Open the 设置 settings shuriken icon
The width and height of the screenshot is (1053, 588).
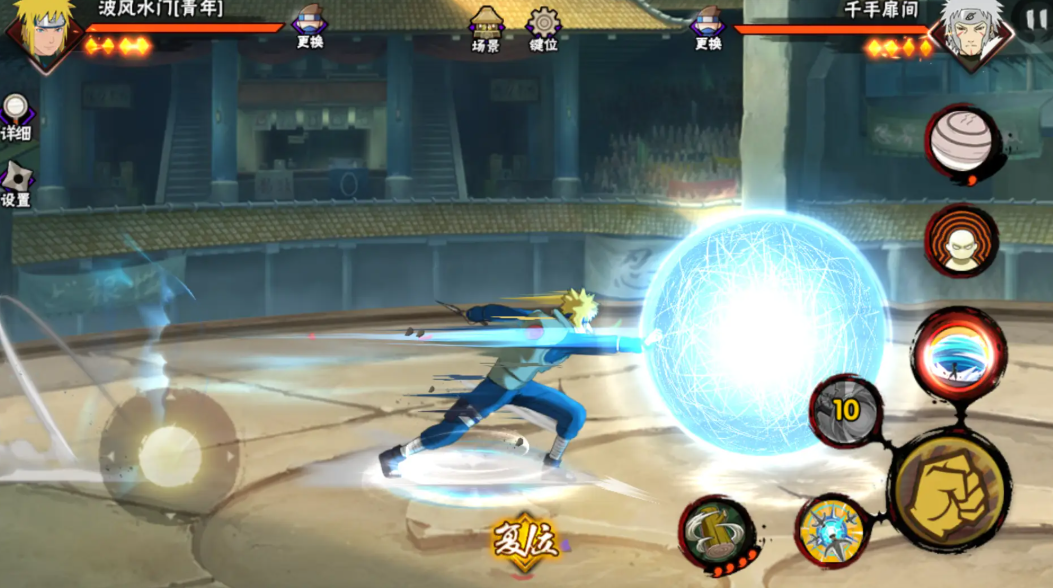click(x=16, y=182)
